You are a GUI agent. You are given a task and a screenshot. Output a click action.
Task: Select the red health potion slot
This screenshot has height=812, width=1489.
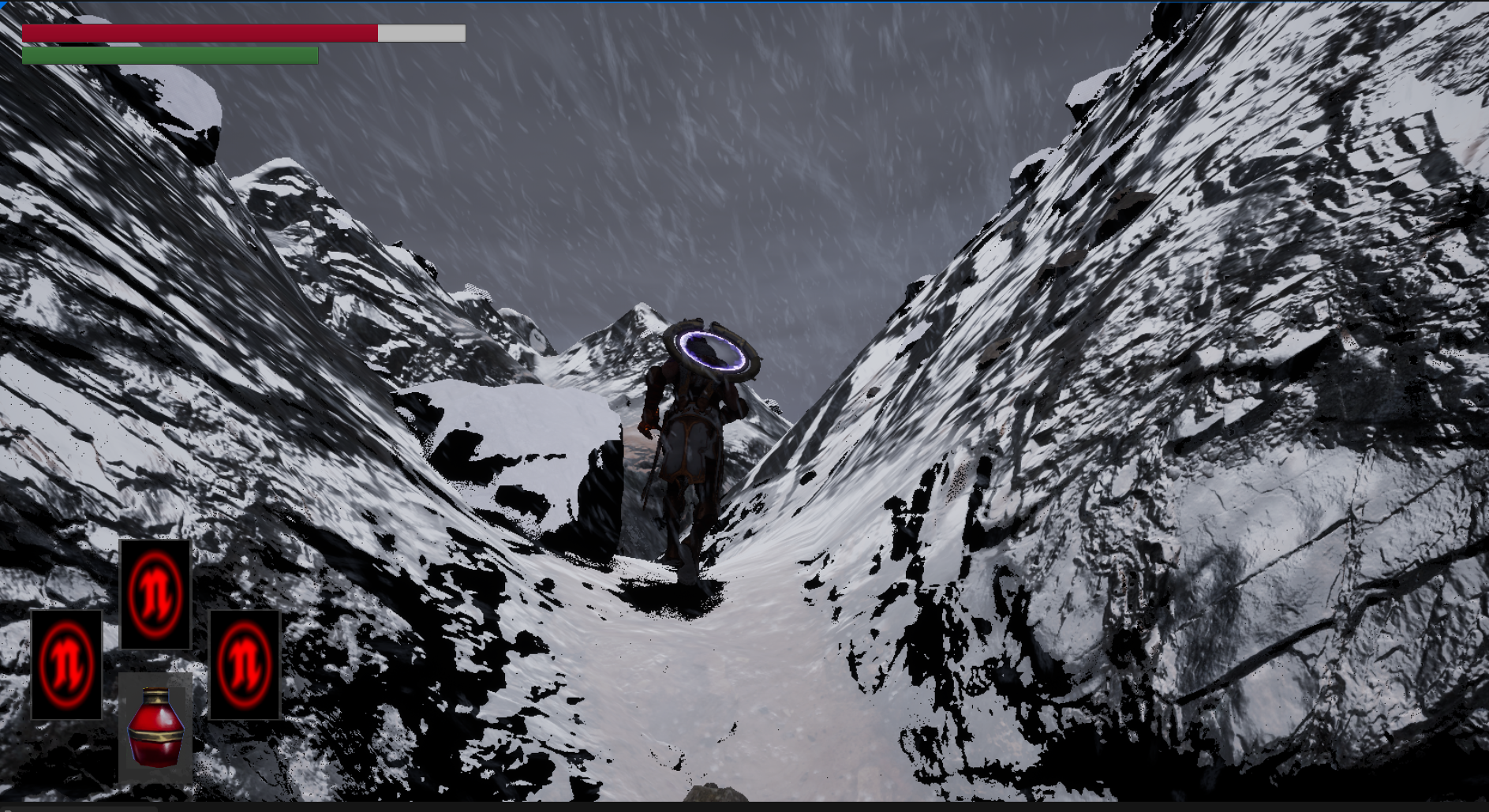point(155,728)
